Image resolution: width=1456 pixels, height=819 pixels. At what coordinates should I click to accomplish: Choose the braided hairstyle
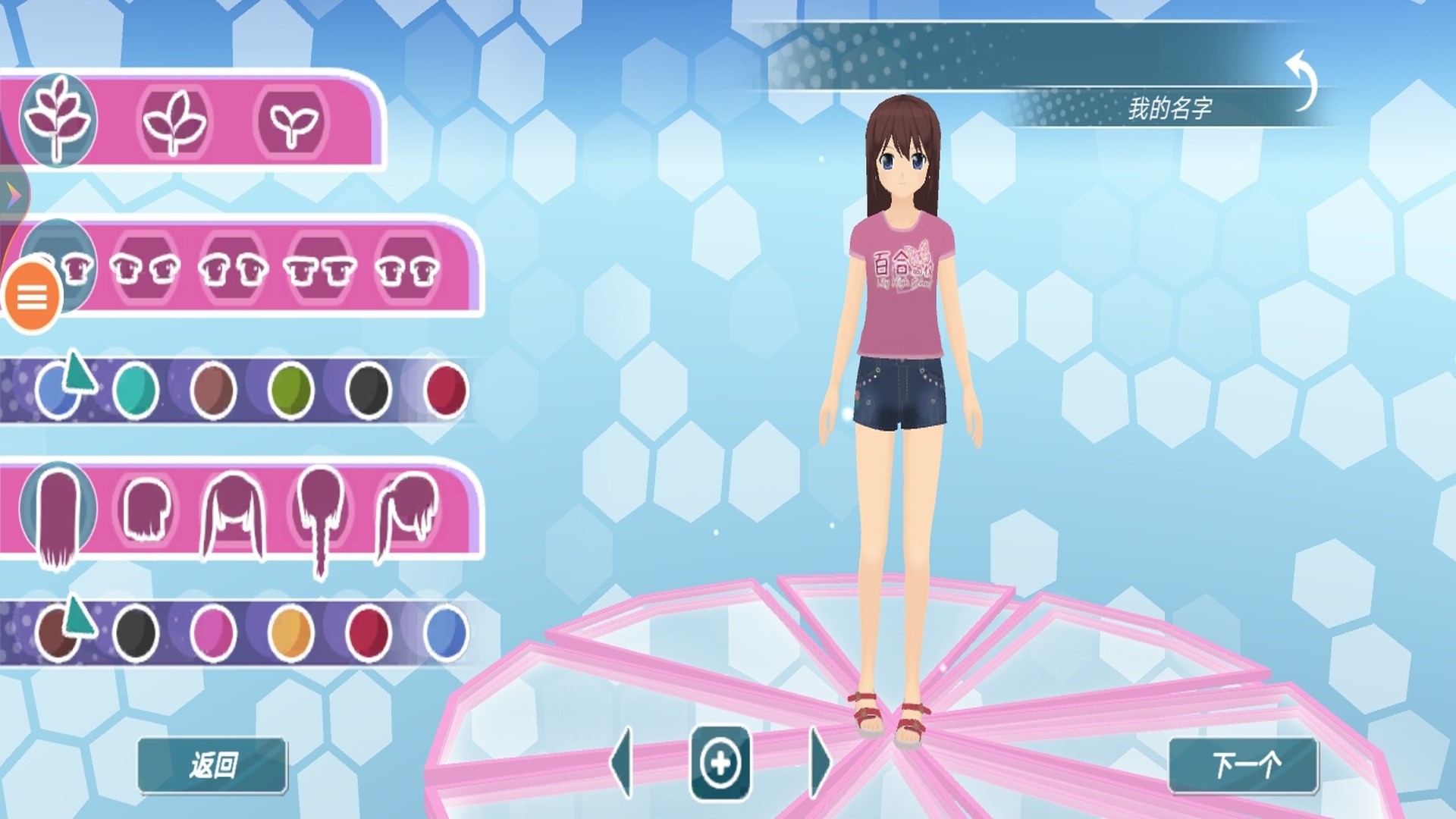tap(320, 516)
